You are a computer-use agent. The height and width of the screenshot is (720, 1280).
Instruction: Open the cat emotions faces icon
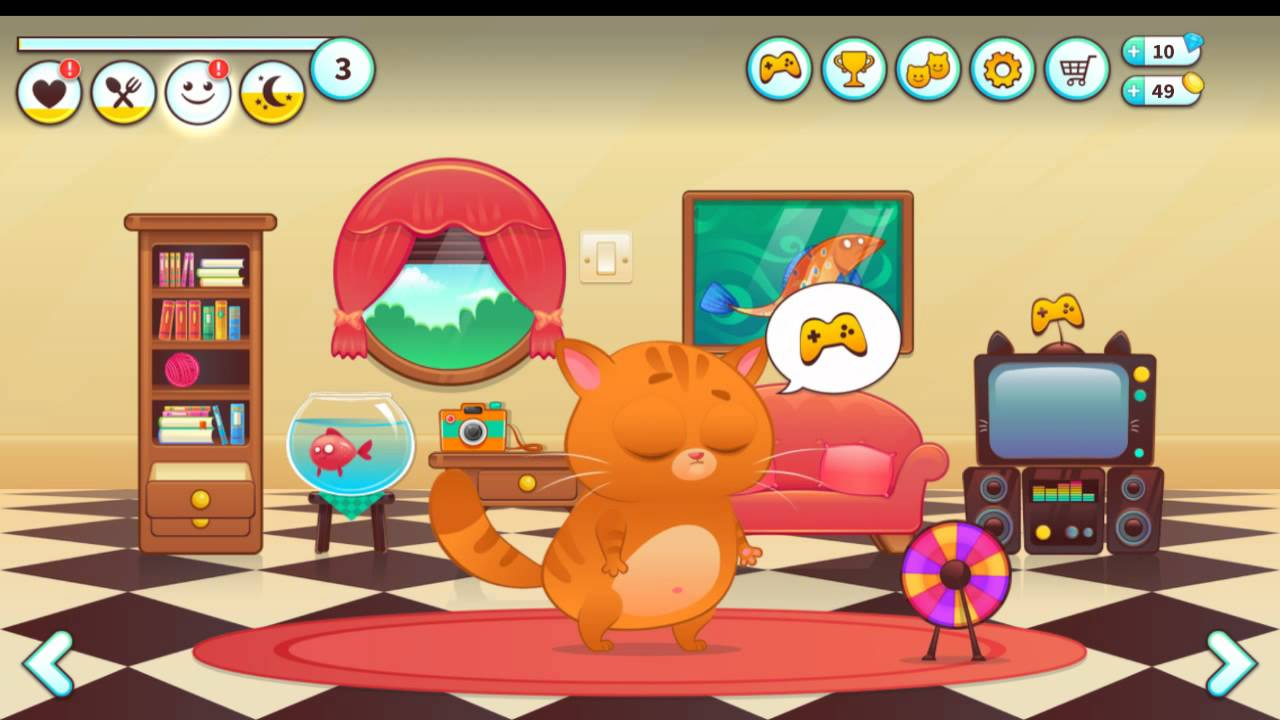pyautogui.click(x=928, y=70)
